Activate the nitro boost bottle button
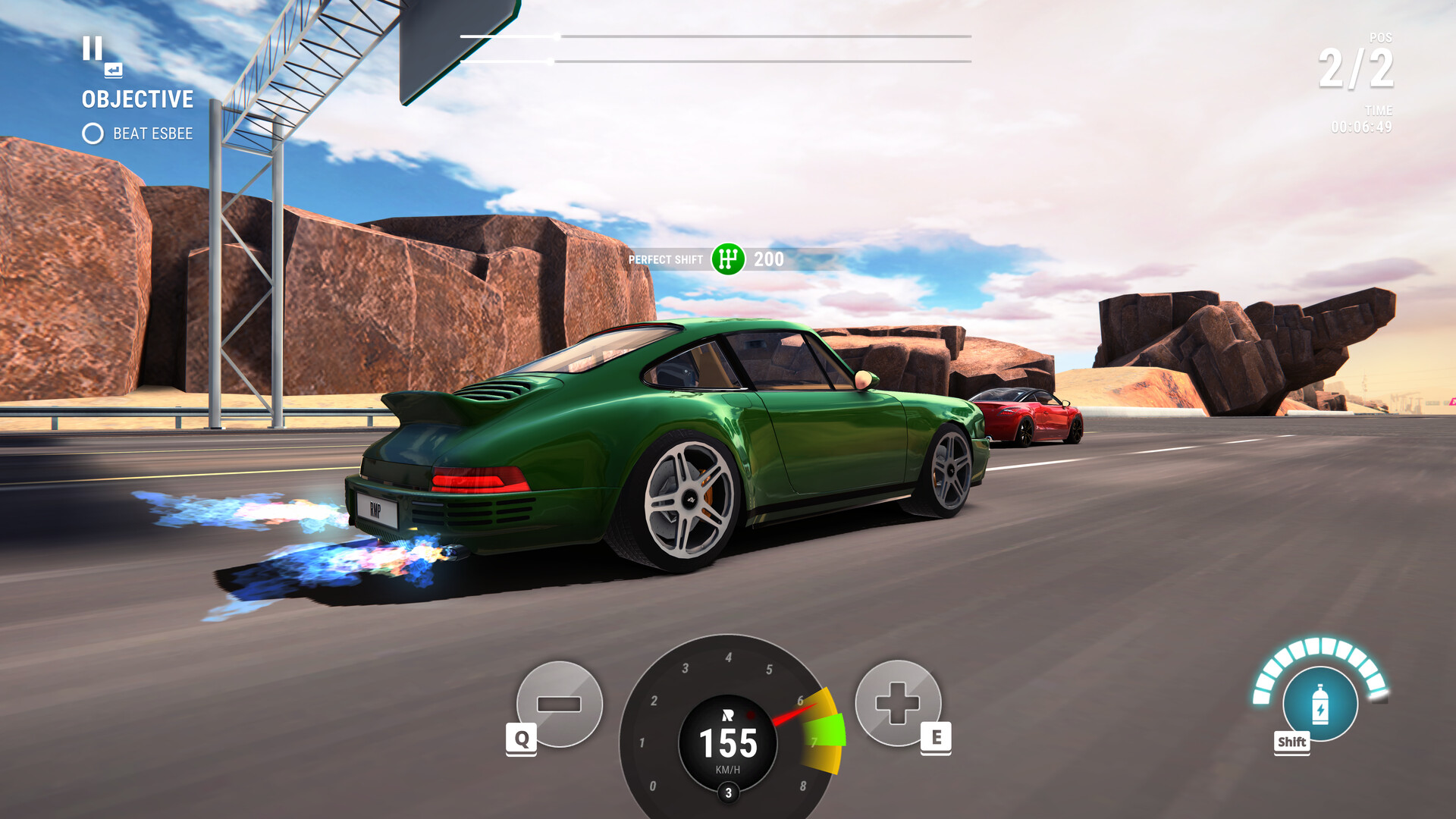This screenshot has height=819, width=1456. click(x=1319, y=704)
